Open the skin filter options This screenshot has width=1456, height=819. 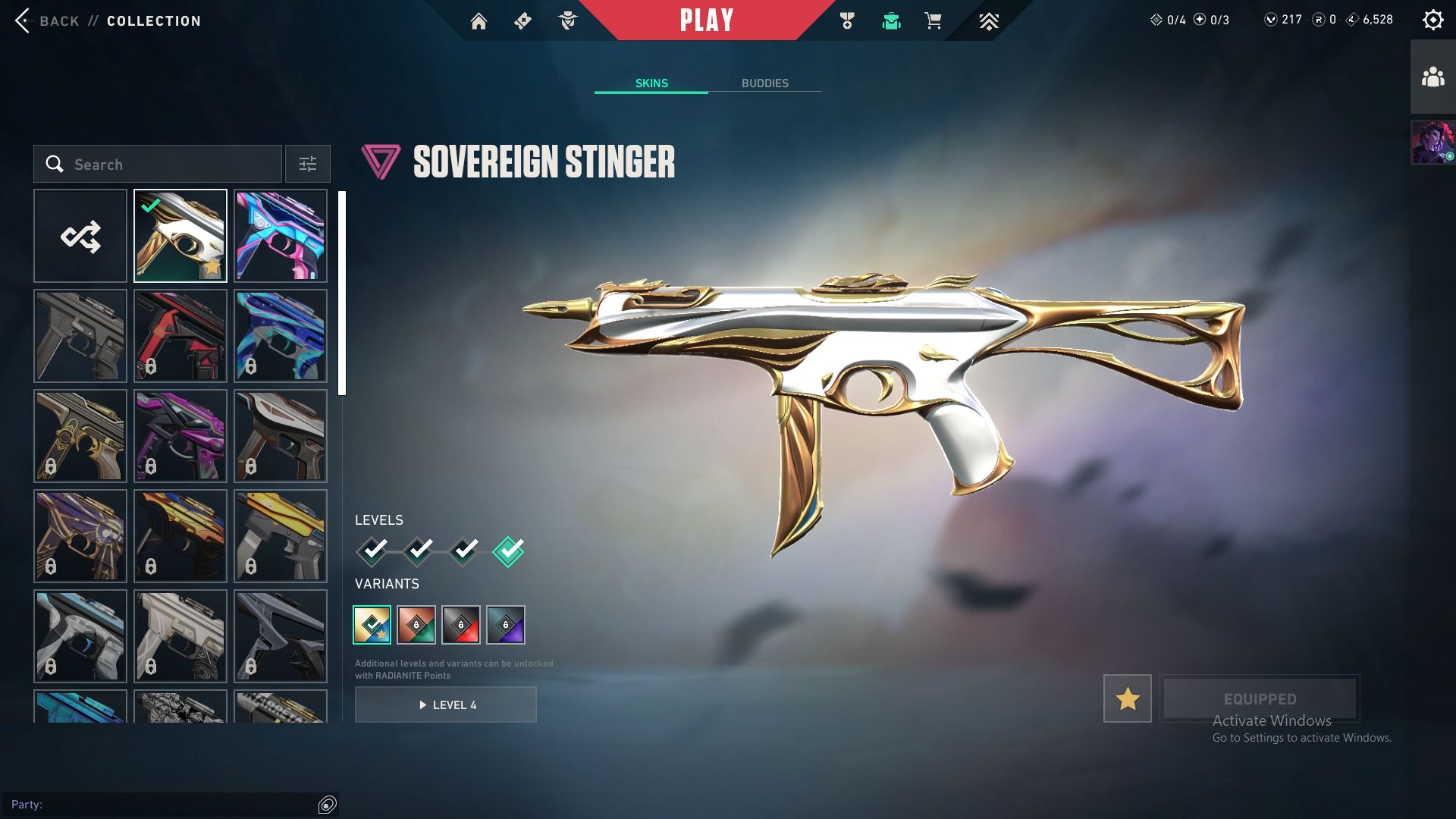(307, 164)
